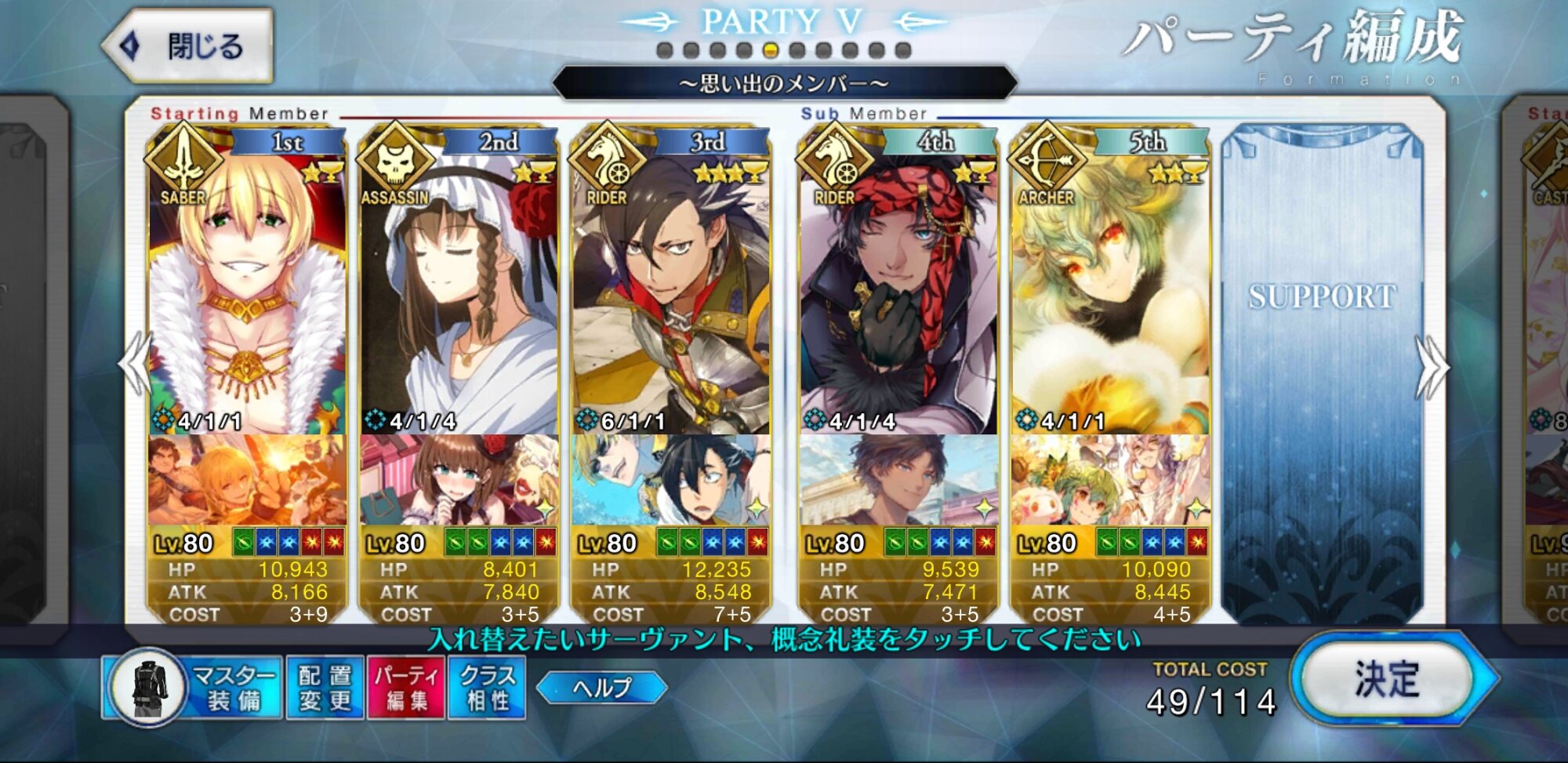
Task: Switch to the next party with right arrow
Action: point(1432,366)
